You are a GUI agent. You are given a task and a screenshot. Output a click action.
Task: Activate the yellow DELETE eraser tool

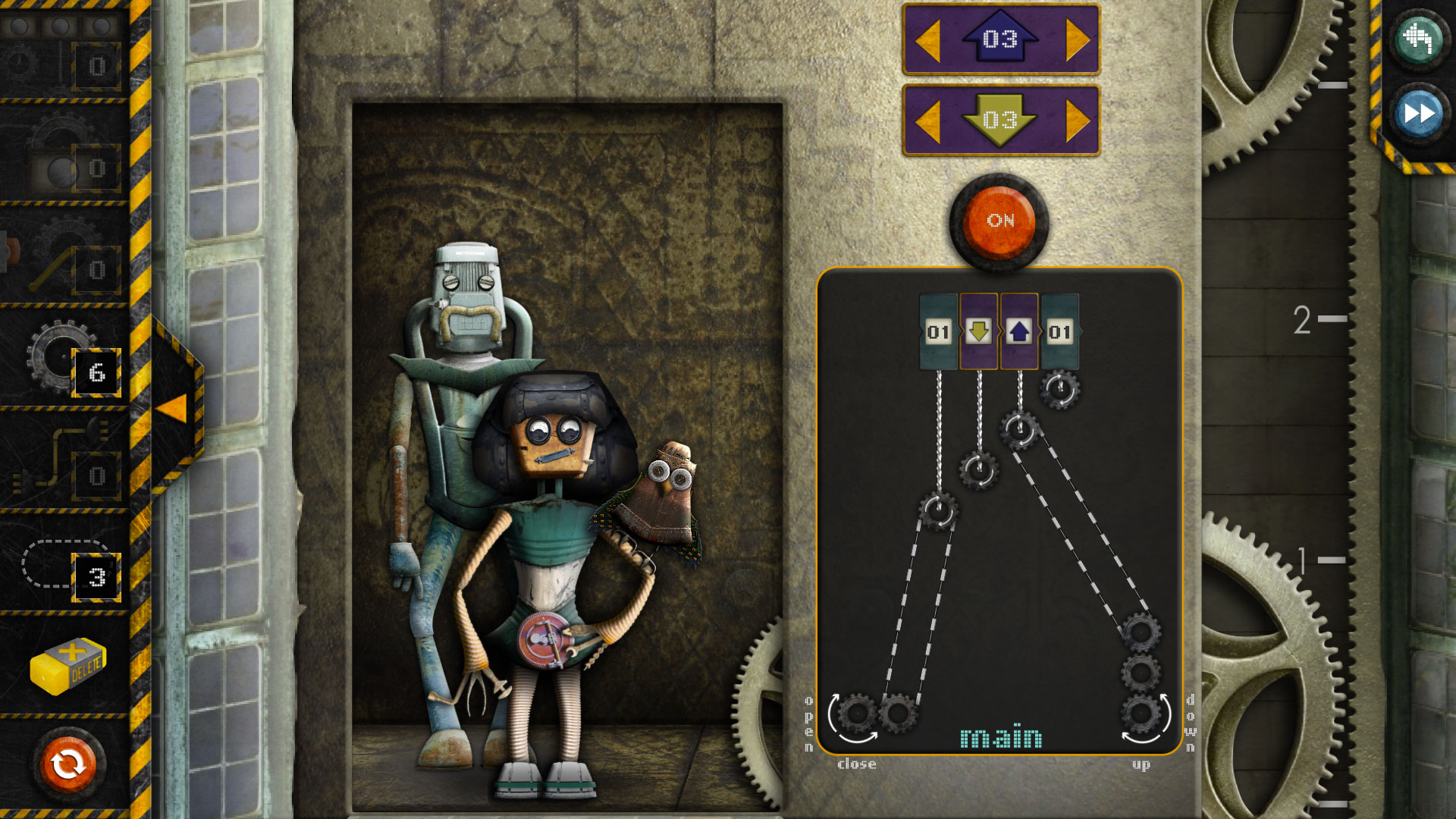68,666
